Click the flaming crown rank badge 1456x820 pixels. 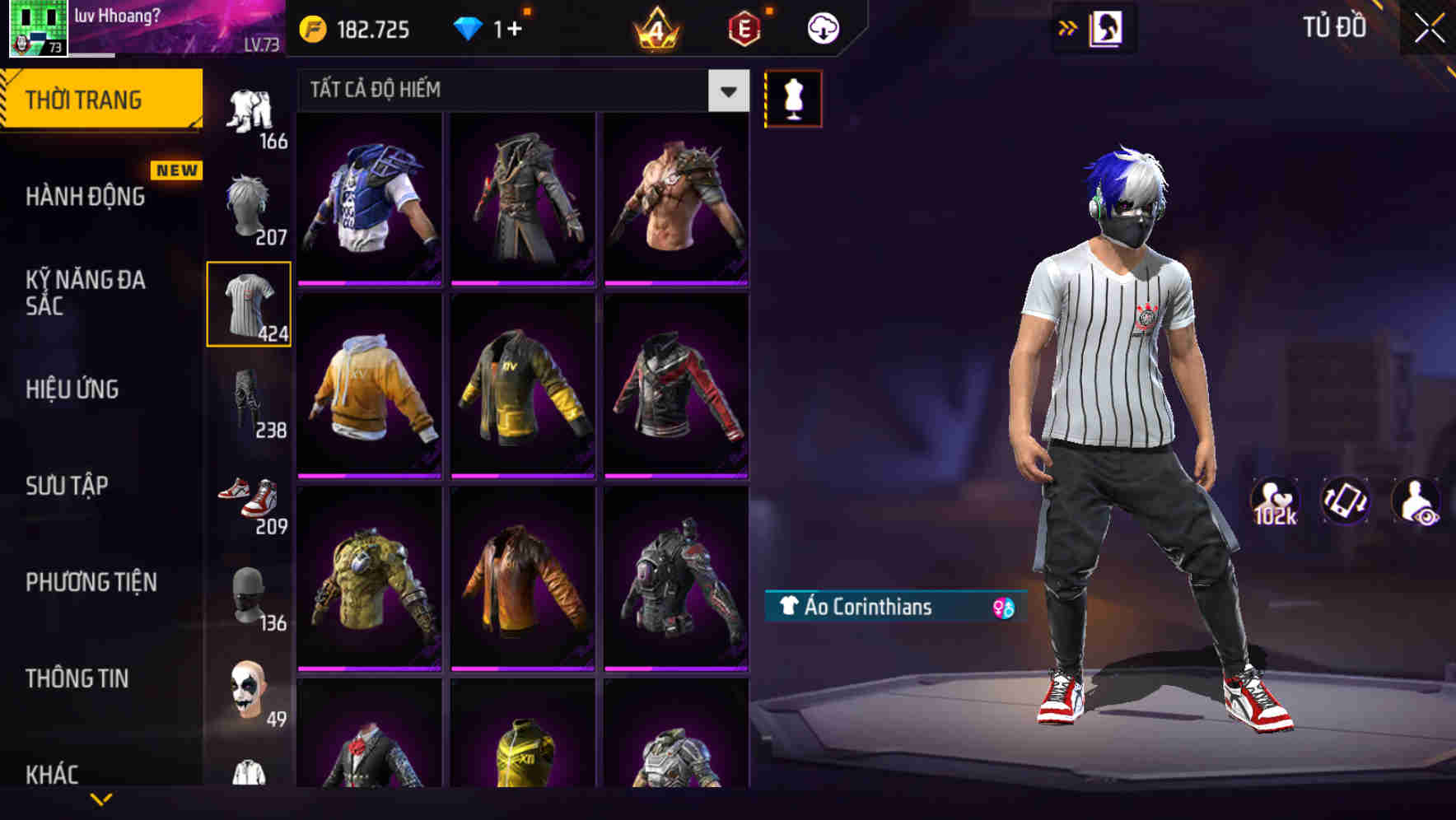[659, 27]
